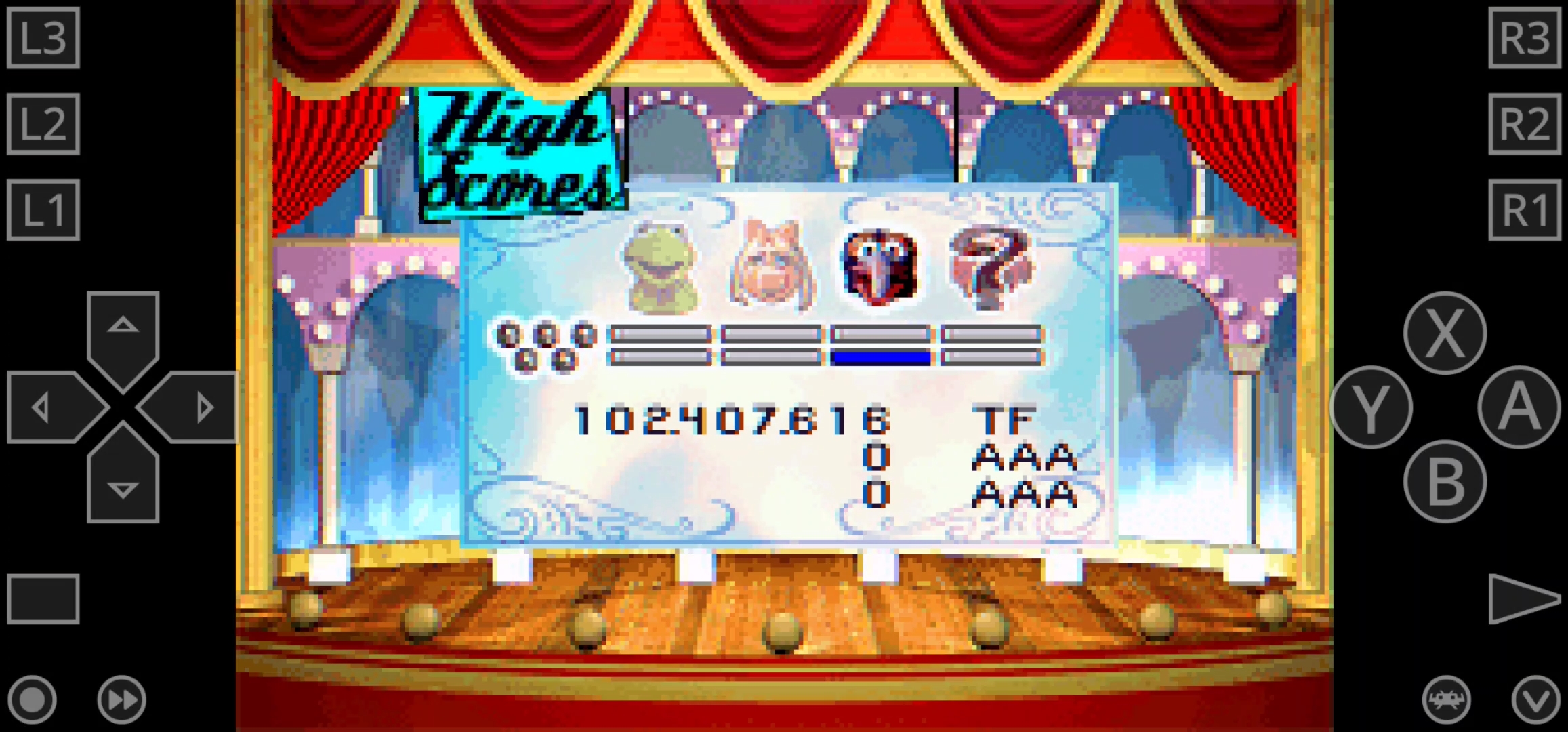Tap the L1 shoulder button
The height and width of the screenshot is (732, 1568).
[43, 210]
